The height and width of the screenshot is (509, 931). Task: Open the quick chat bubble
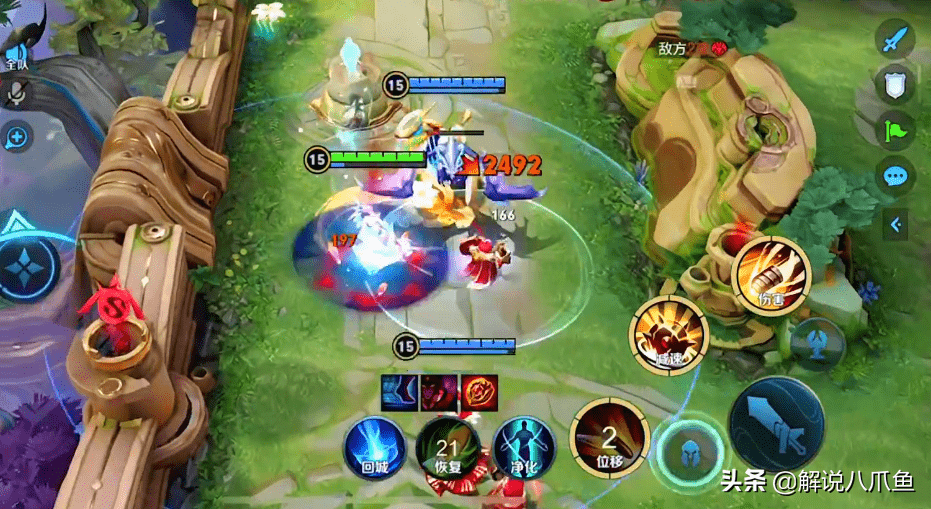point(894,176)
